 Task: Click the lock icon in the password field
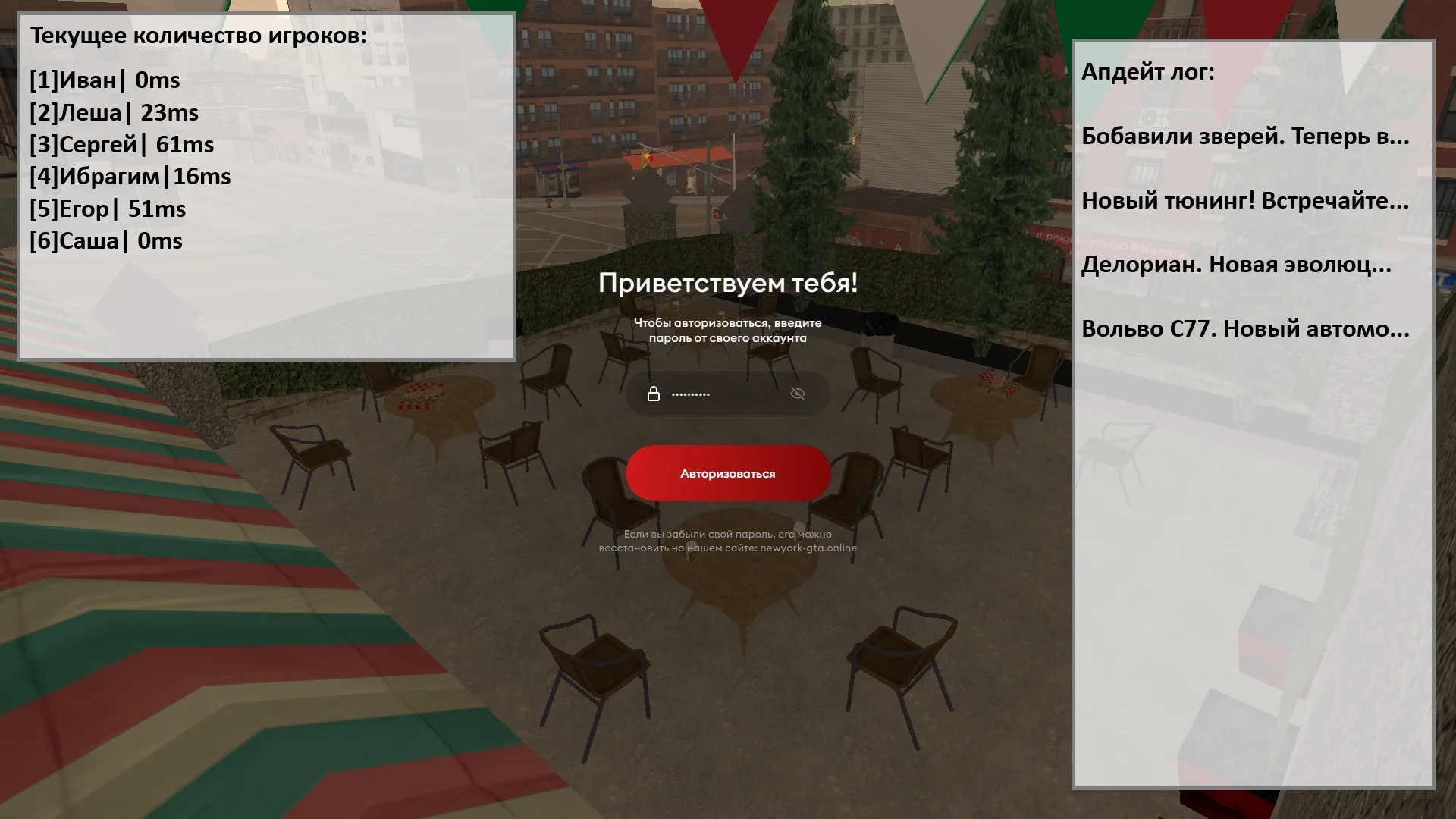[654, 394]
